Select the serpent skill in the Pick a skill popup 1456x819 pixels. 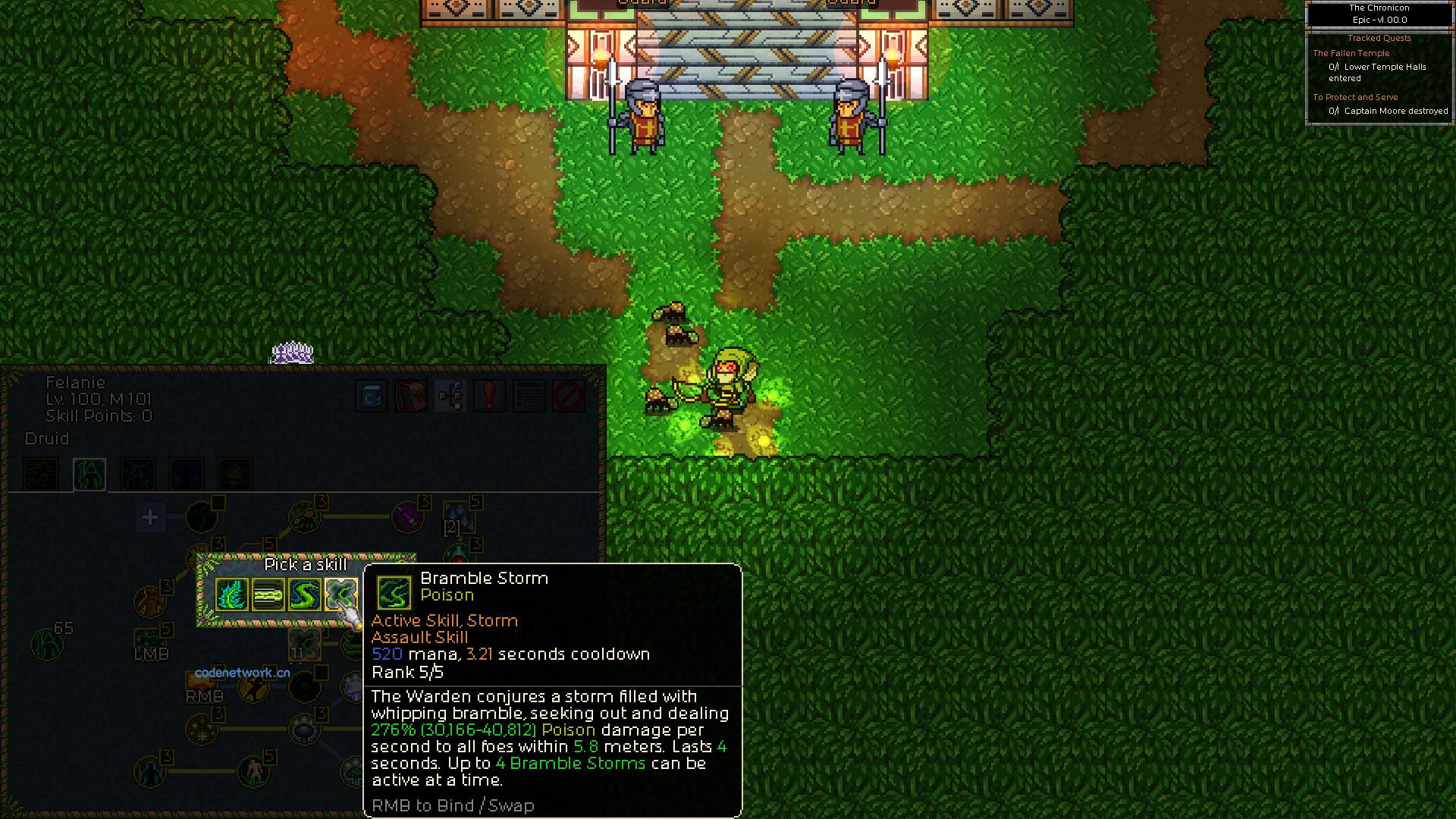click(306, 595)
